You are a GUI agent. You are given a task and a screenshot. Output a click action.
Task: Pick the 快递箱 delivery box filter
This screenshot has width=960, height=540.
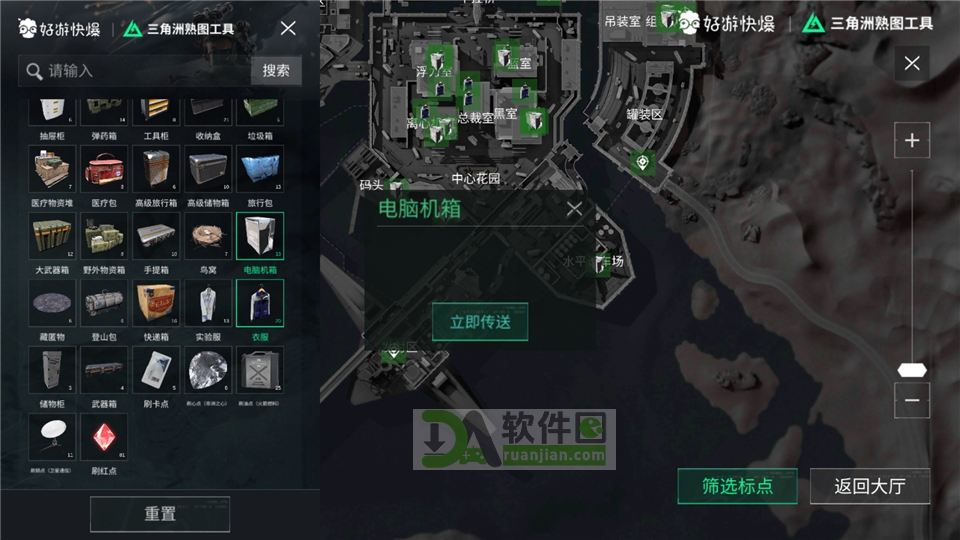pyautogui.click(x=156, y=305)
